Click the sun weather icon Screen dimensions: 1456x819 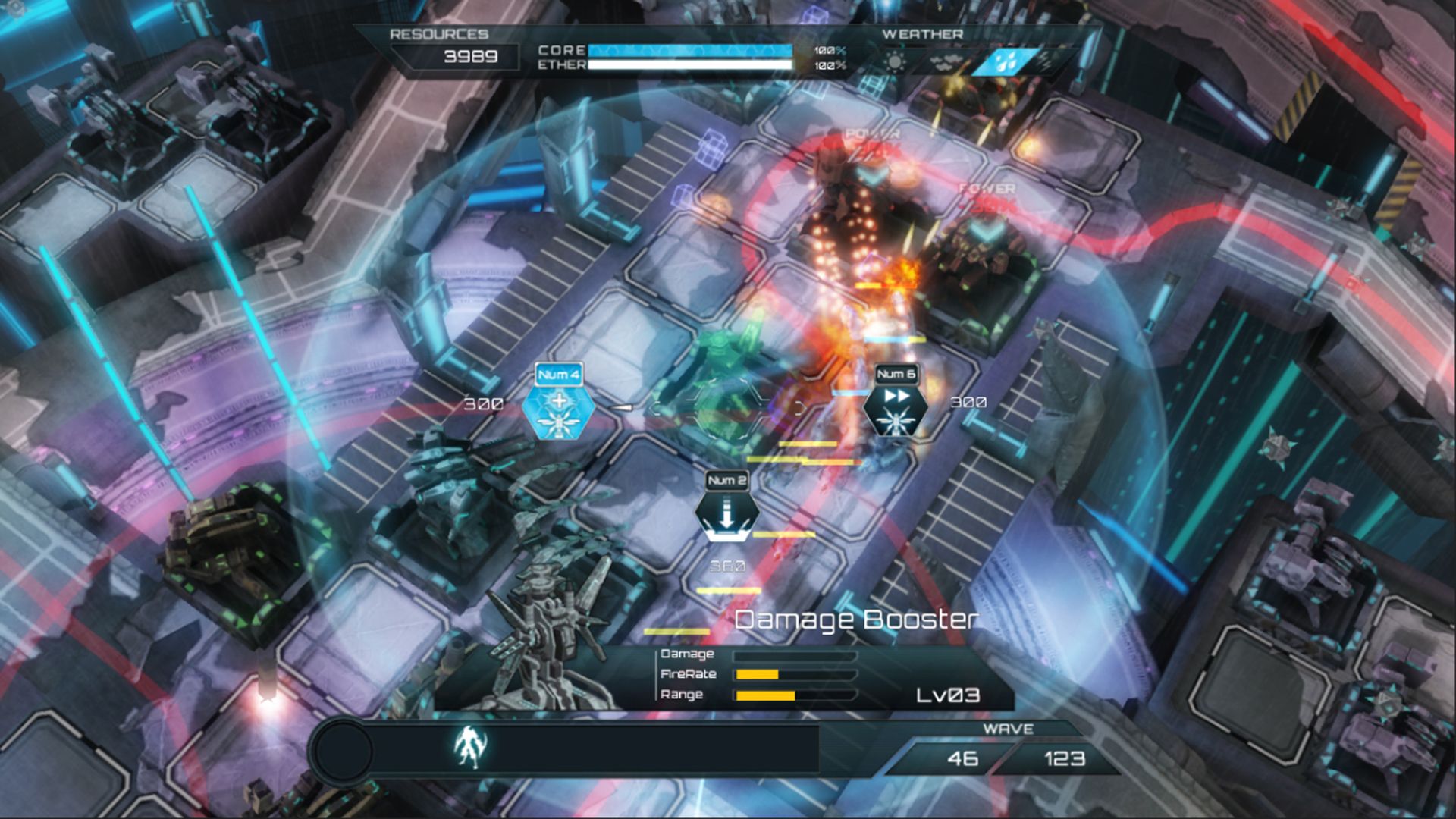click(895, 61)
